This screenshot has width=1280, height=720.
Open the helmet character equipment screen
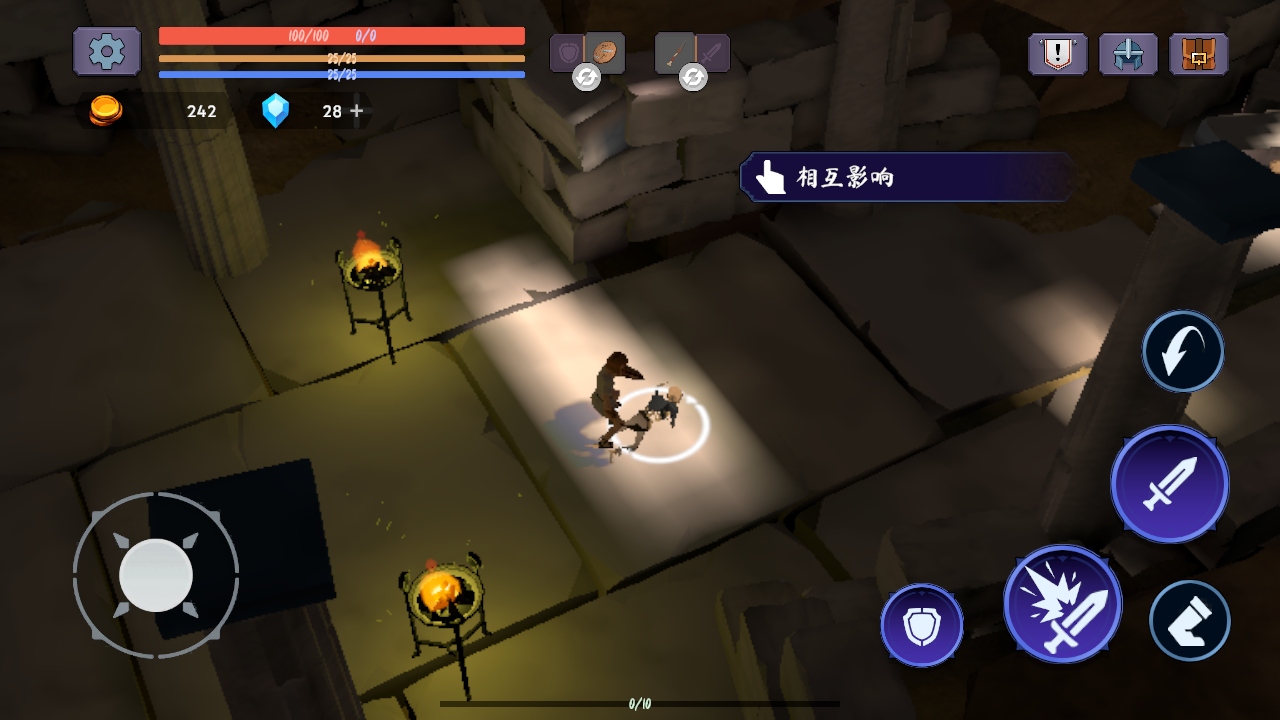1128,54
